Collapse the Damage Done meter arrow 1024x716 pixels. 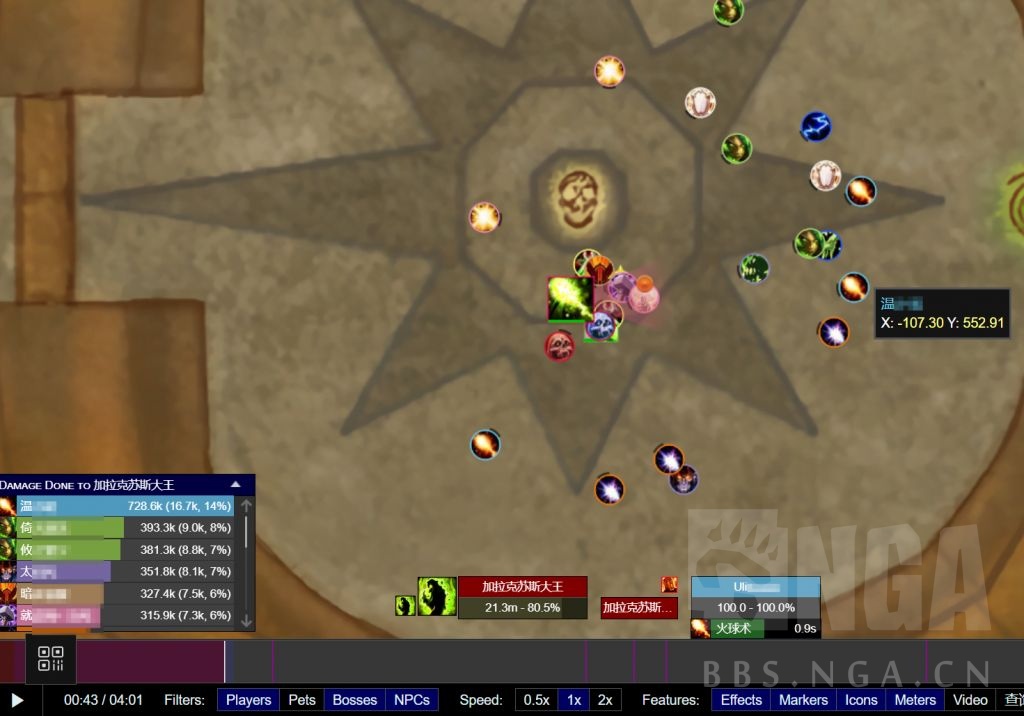coord(237,484)
